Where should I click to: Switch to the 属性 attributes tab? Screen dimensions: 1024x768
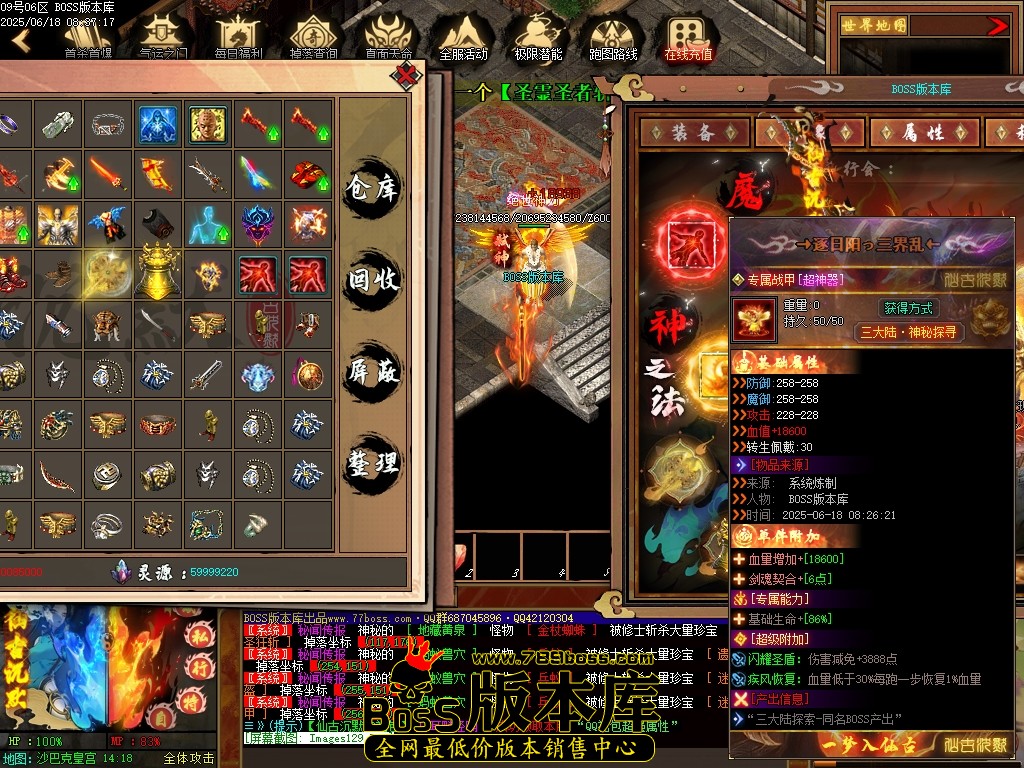(923, 132)
